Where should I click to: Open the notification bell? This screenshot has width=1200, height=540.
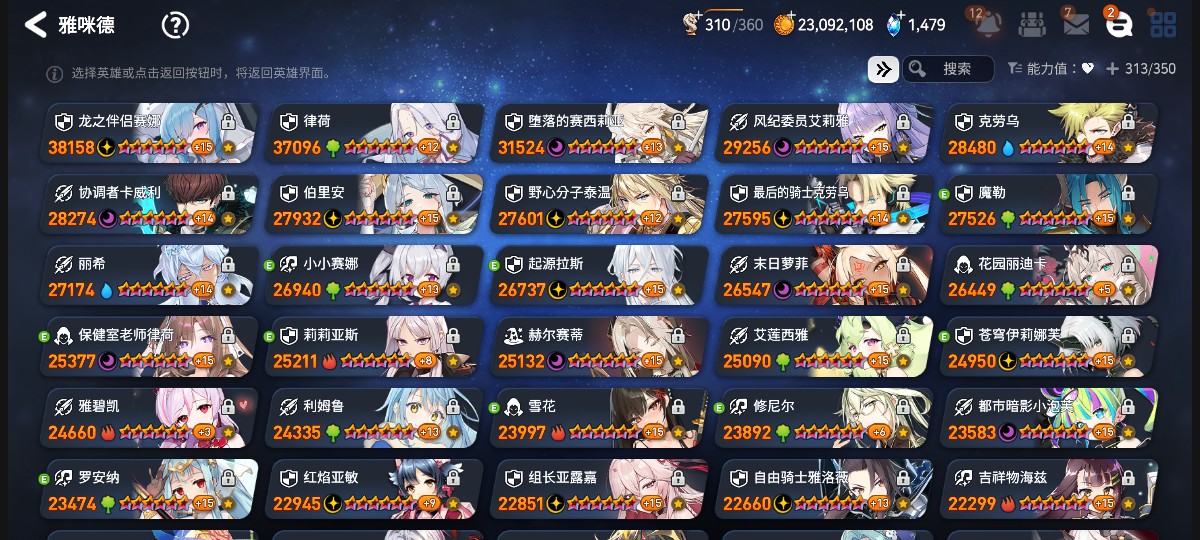click(988, 24)
